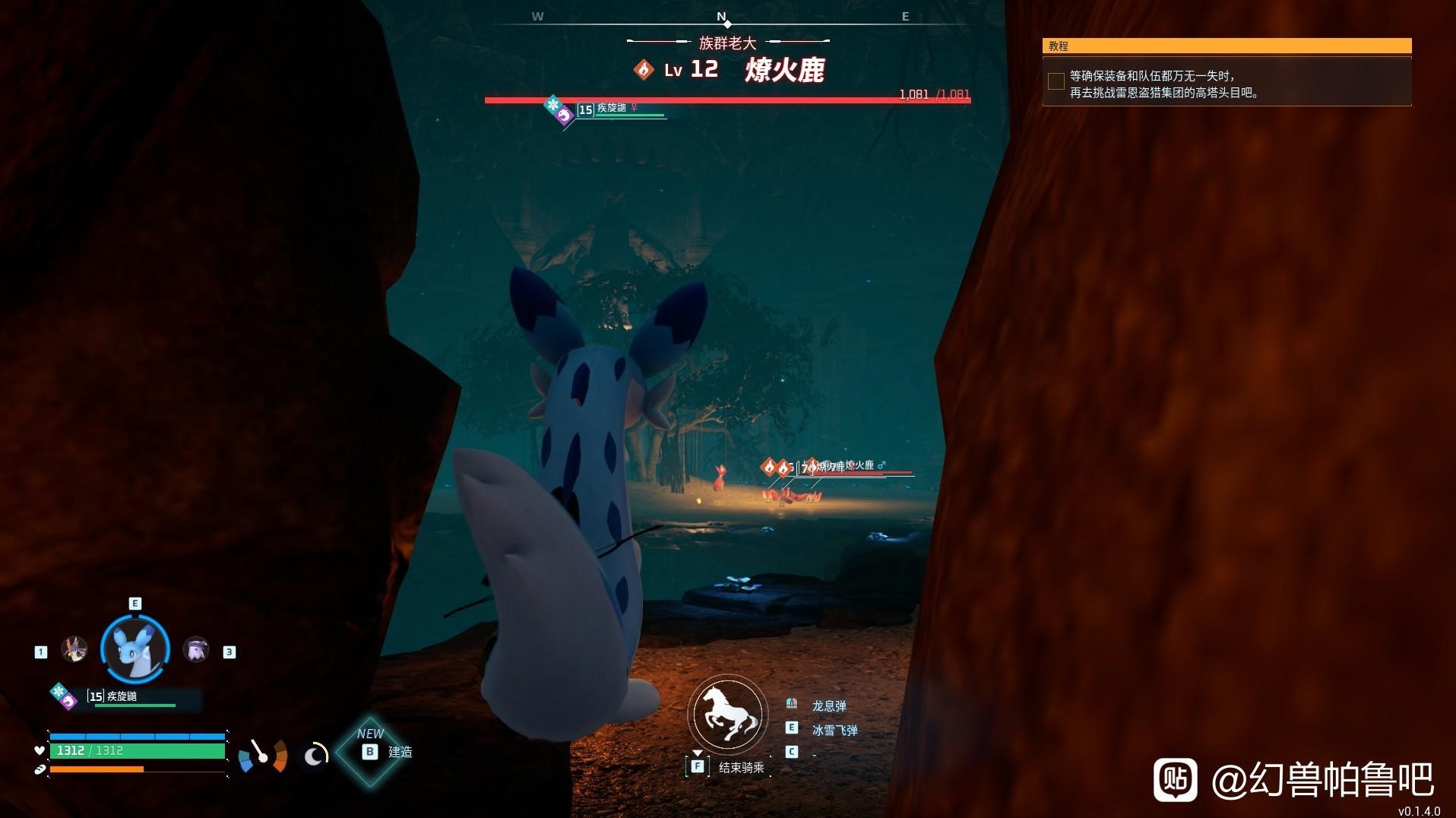Click the horse mount riding icon

pos(727,714)
